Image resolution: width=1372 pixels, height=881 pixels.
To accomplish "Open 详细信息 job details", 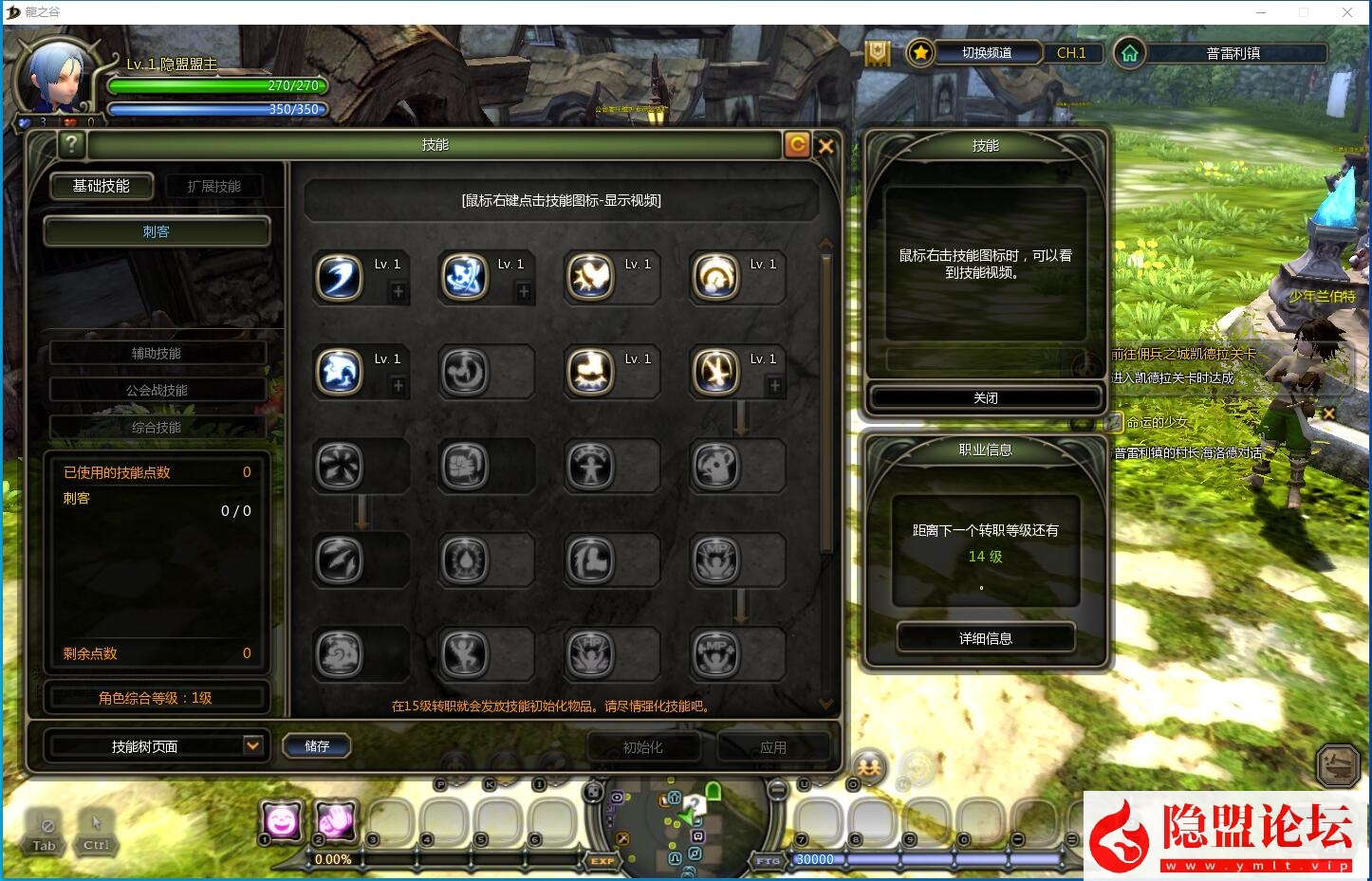I will pyautogui.click(x=985, y=638).
